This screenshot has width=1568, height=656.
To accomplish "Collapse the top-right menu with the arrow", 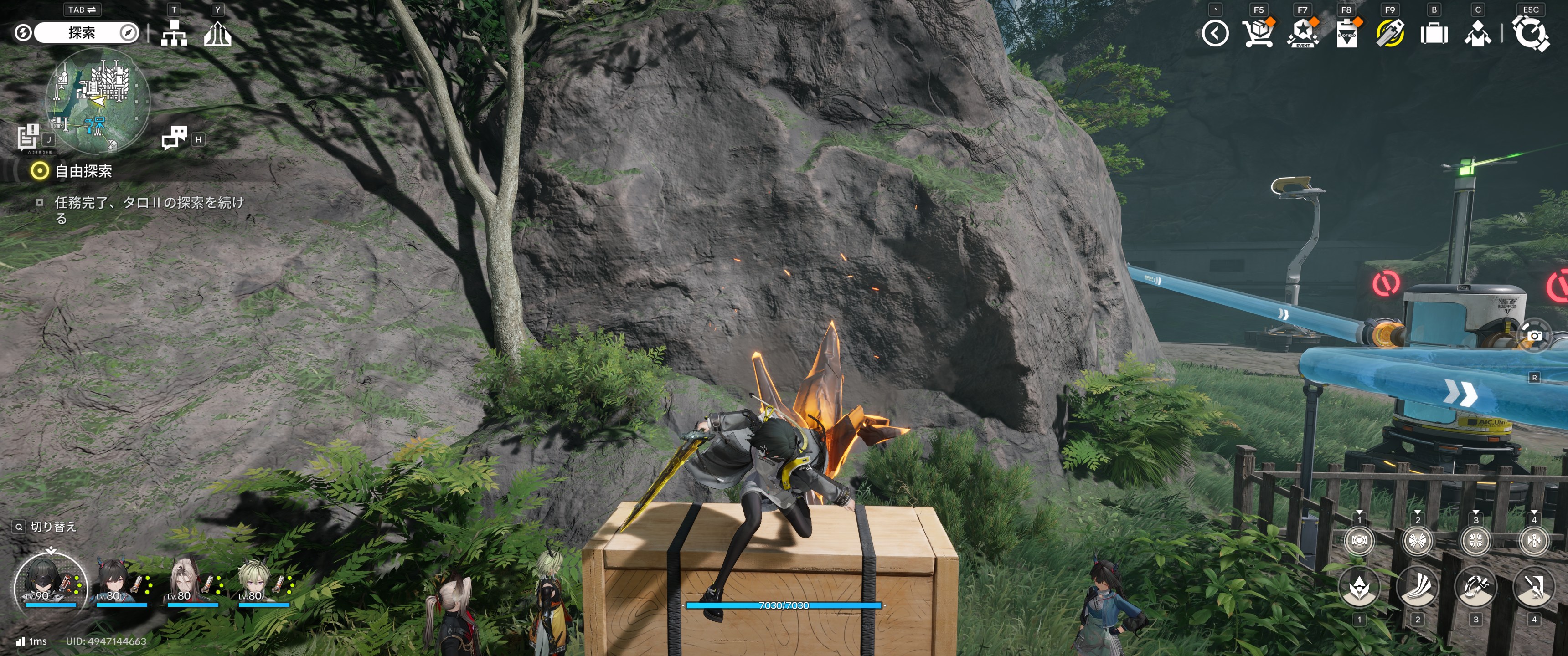I will click(x=1215, y=33).
